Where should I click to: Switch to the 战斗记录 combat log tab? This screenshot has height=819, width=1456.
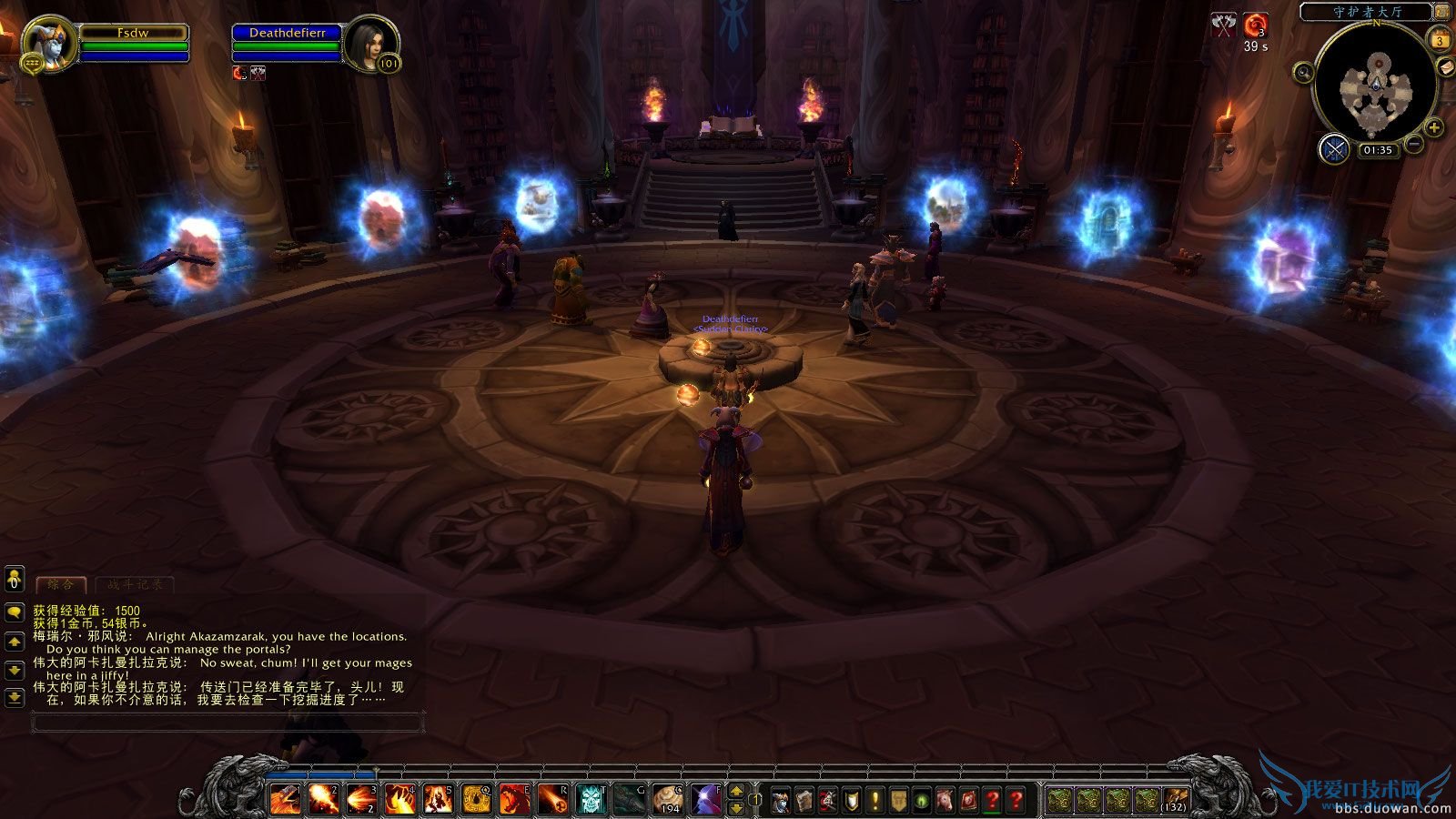pyautogui.click(x=136, y=584)
